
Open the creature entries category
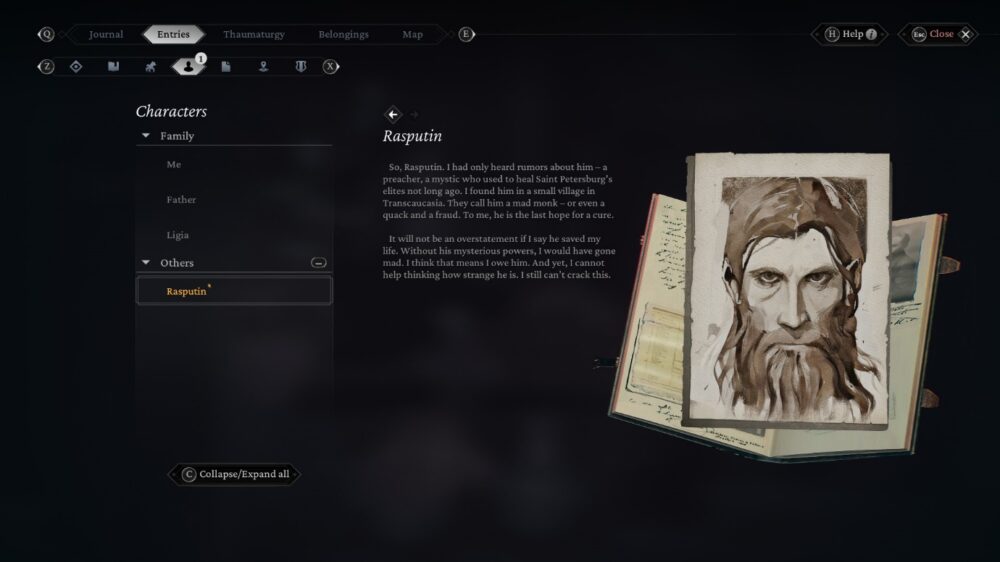coord(151,66)
